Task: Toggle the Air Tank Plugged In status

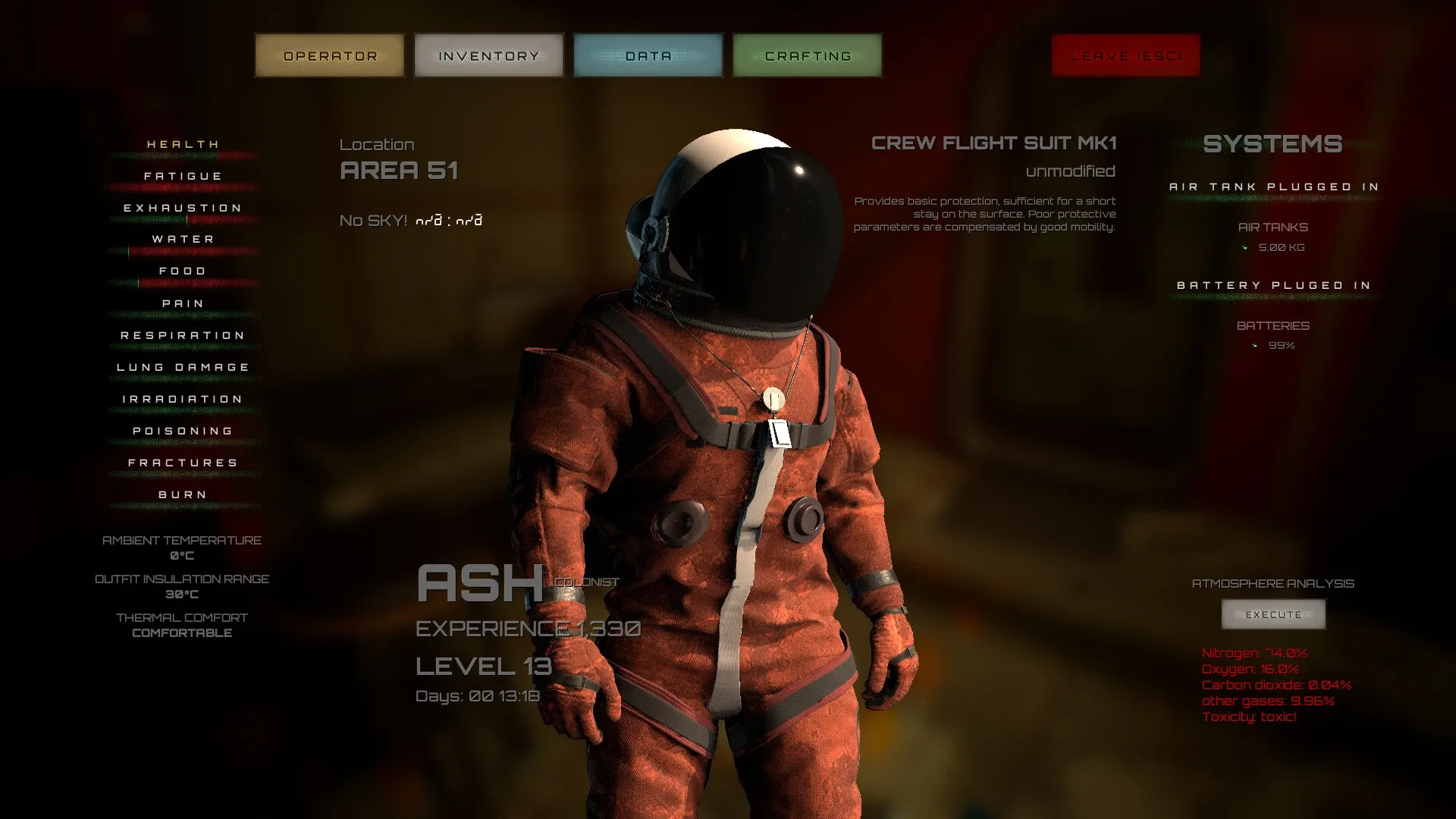Action: [1272, 186]
